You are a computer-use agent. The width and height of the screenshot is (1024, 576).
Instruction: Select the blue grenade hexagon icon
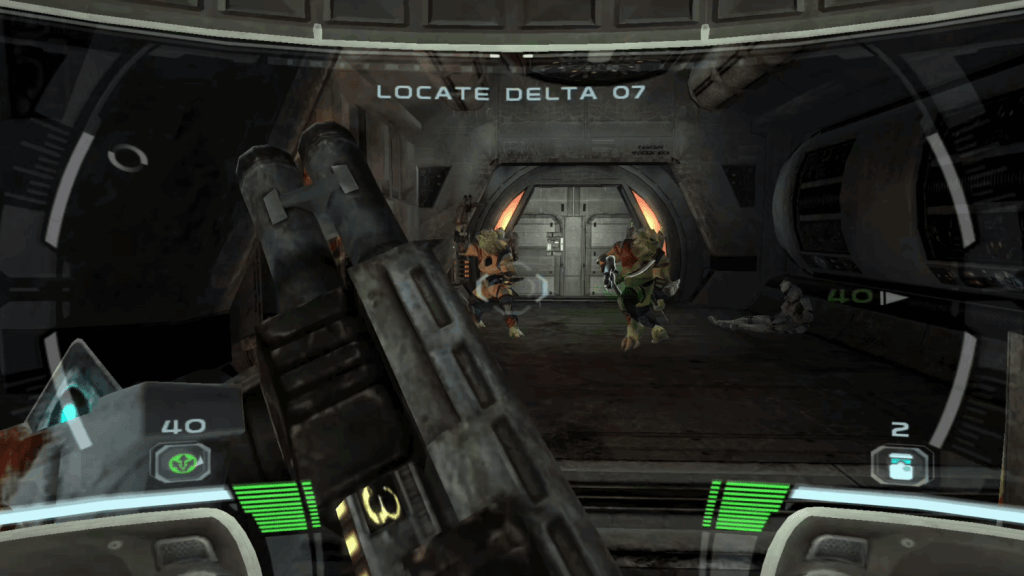coord(900,465)
